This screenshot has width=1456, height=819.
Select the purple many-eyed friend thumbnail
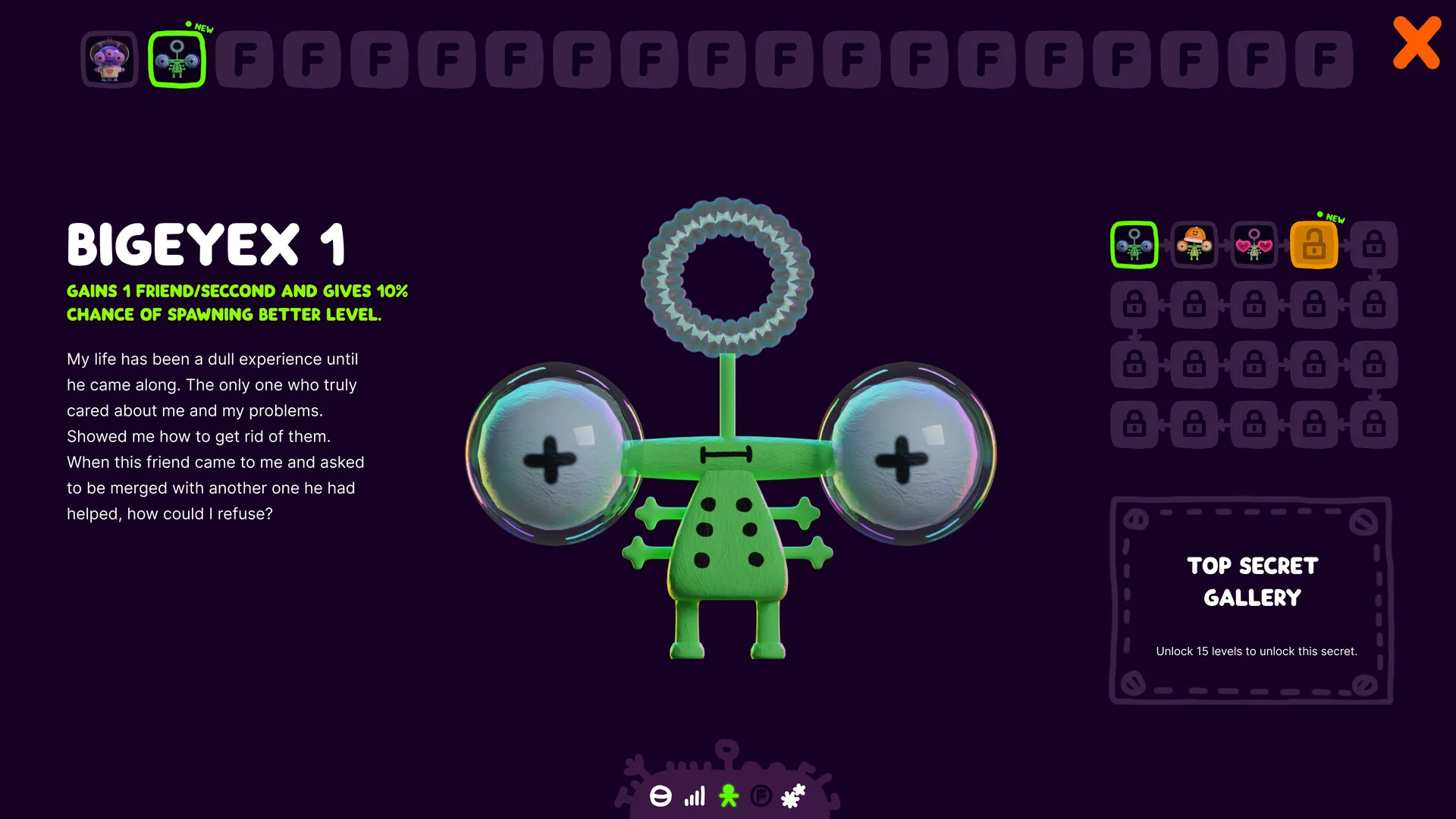[x=109, y=59]
